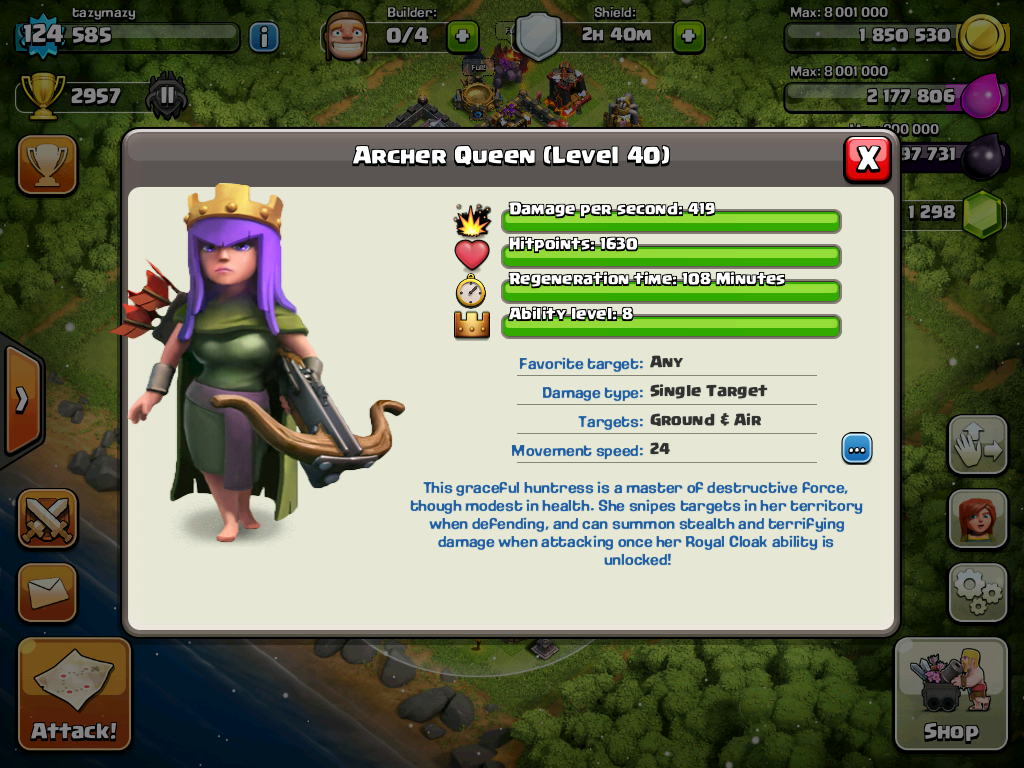Image resolution: width=1024 pixels, height=768 pixels.
Task: Add a builder with the plus button
Action: pyautogui.click(x=462, y=37)
